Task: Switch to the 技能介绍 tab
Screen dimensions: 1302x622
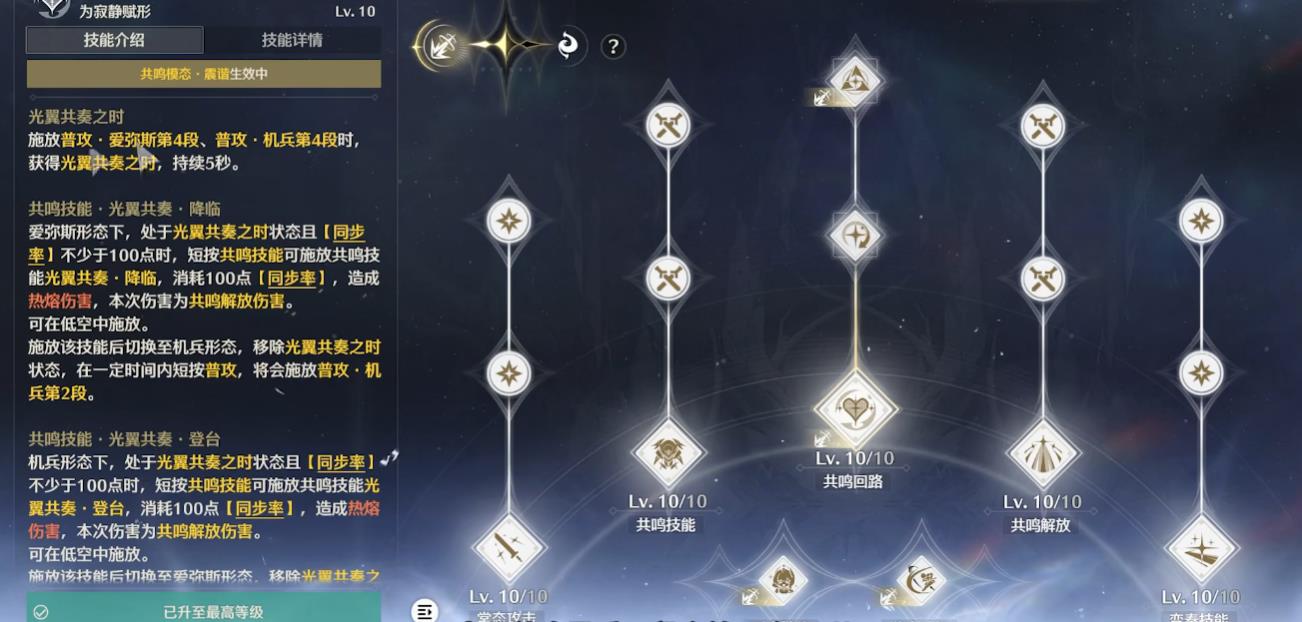Action: click(x=114, y=40)
